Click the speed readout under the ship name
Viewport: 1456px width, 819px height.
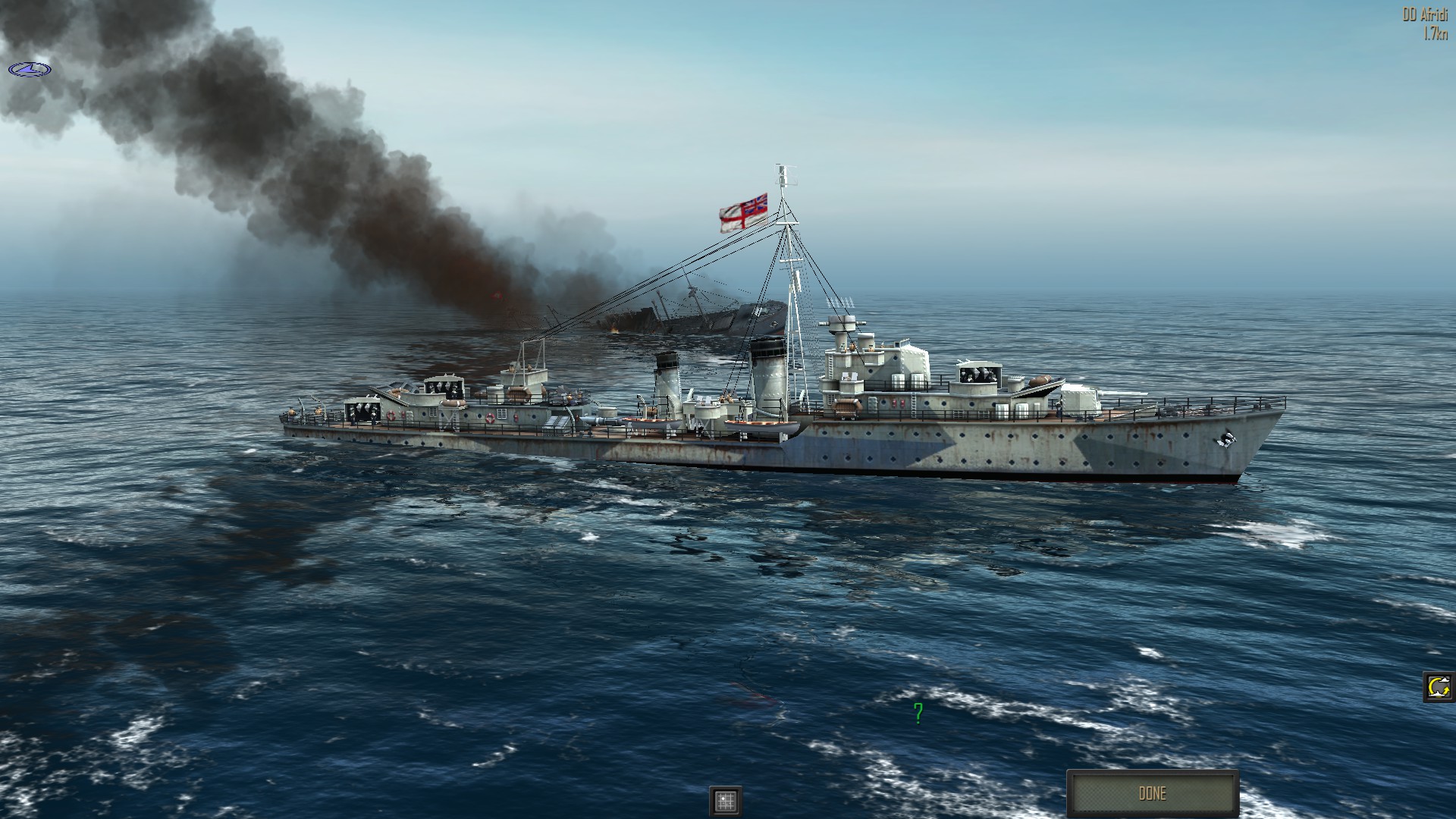coord(1437,32)
